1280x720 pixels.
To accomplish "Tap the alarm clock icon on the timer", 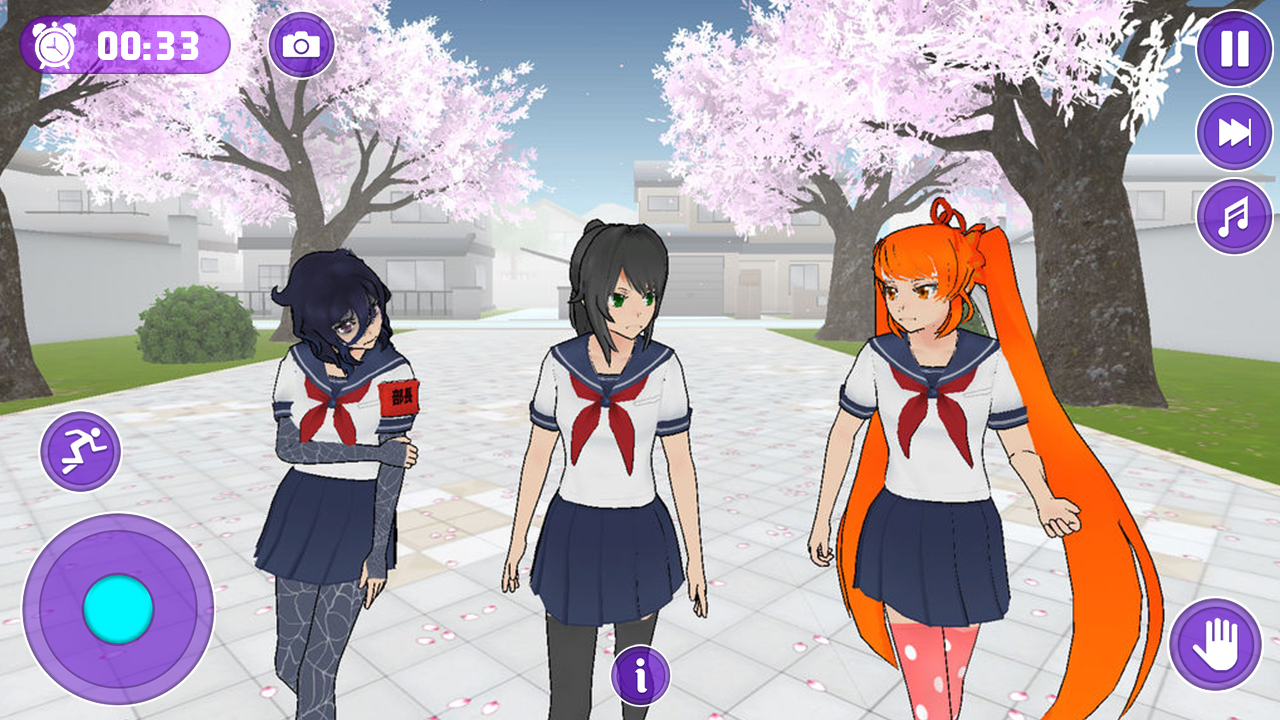I will coord(51,44).
